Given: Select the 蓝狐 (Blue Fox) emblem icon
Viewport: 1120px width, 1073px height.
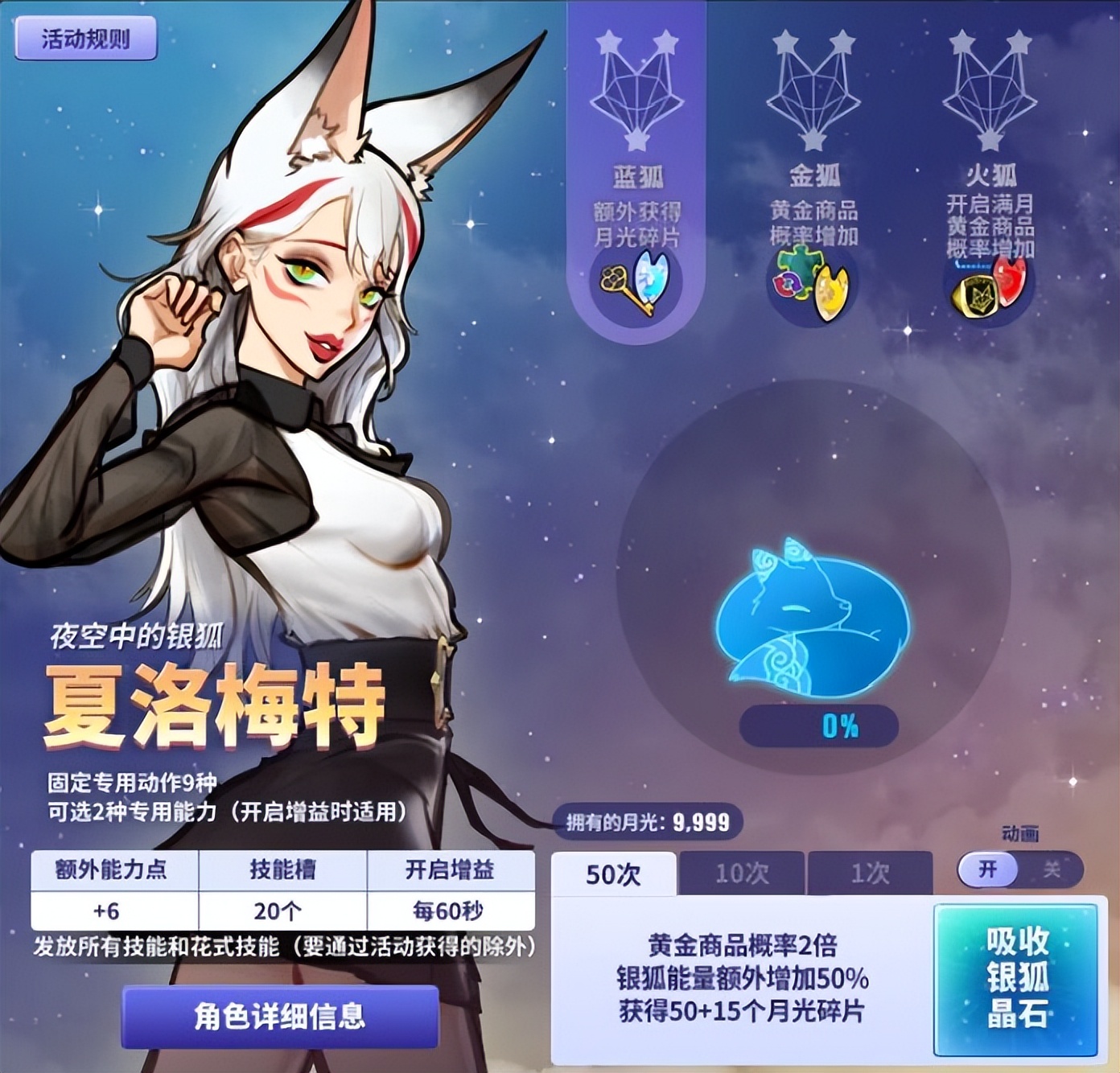Looking at the screenshot, I should (x=638, y=92).
